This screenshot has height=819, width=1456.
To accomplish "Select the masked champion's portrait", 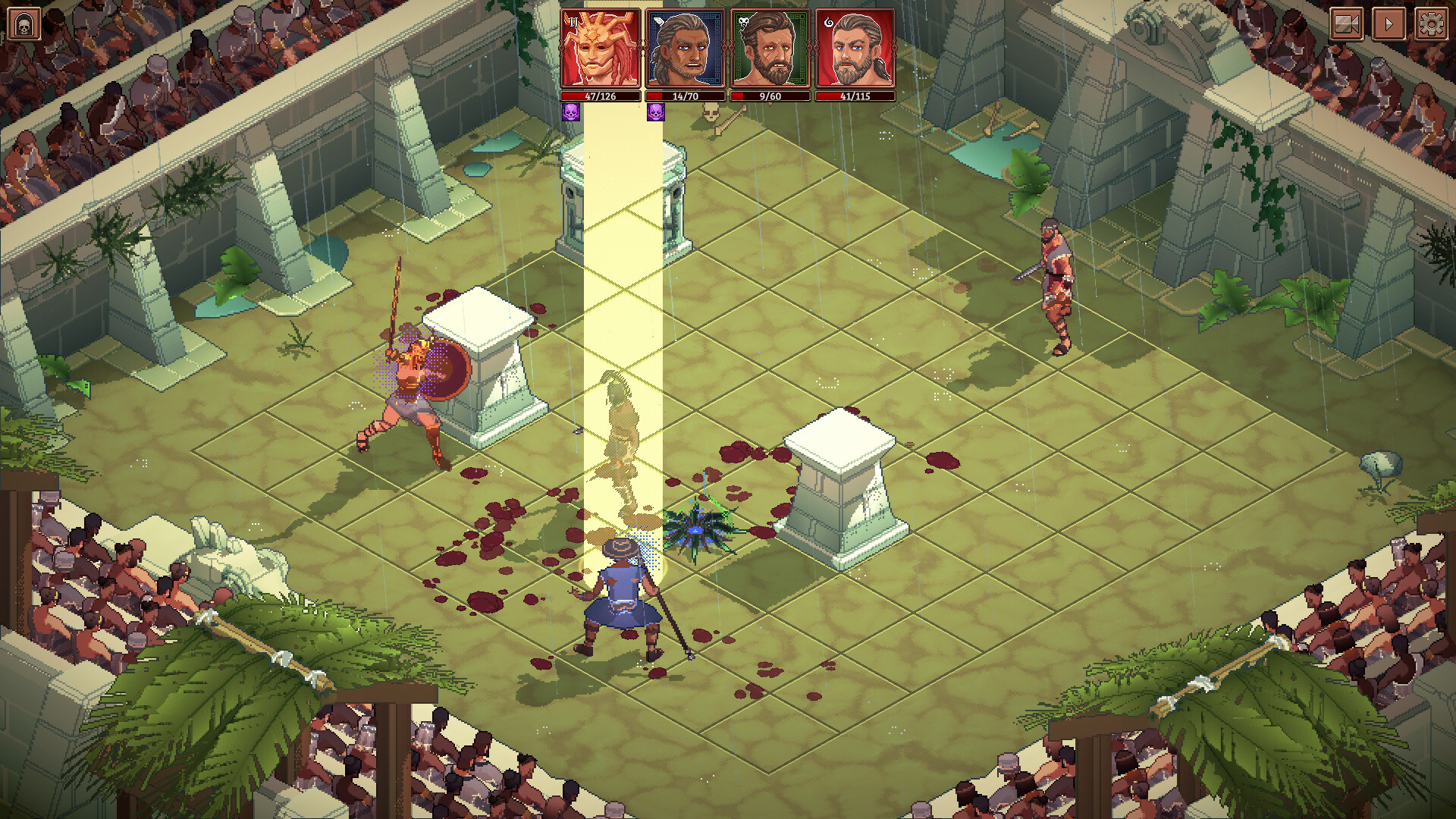I will click(599, 50).
